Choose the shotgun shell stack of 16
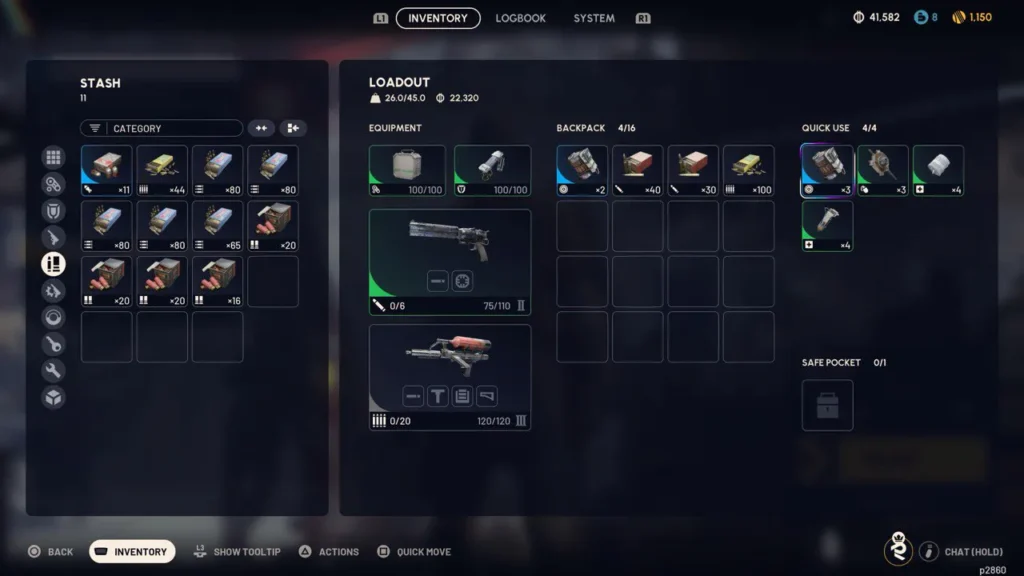This screenshot has width=1024, height=576. coord(217,281)
